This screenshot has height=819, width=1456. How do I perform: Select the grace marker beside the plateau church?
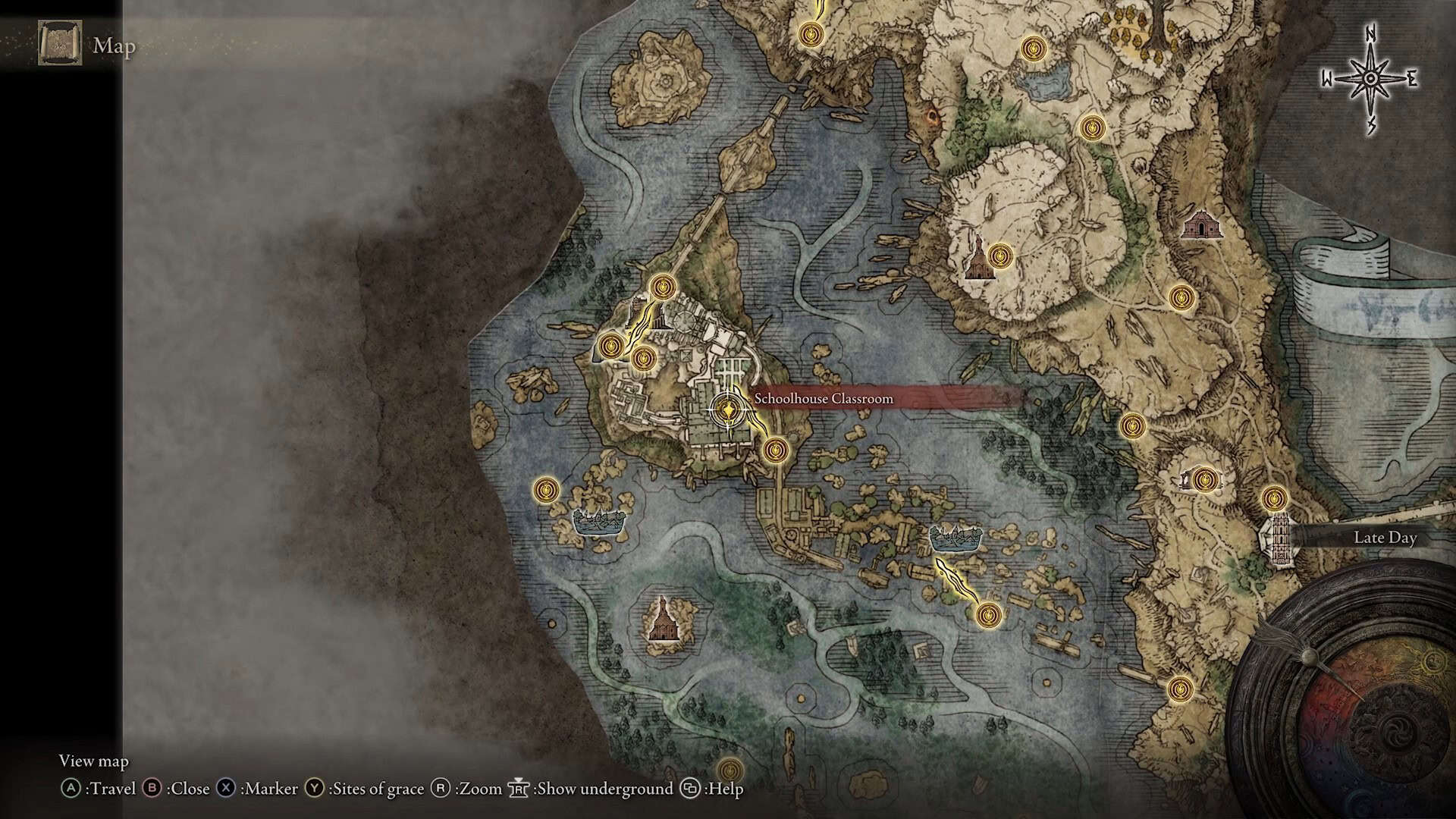pos(1001,256)
